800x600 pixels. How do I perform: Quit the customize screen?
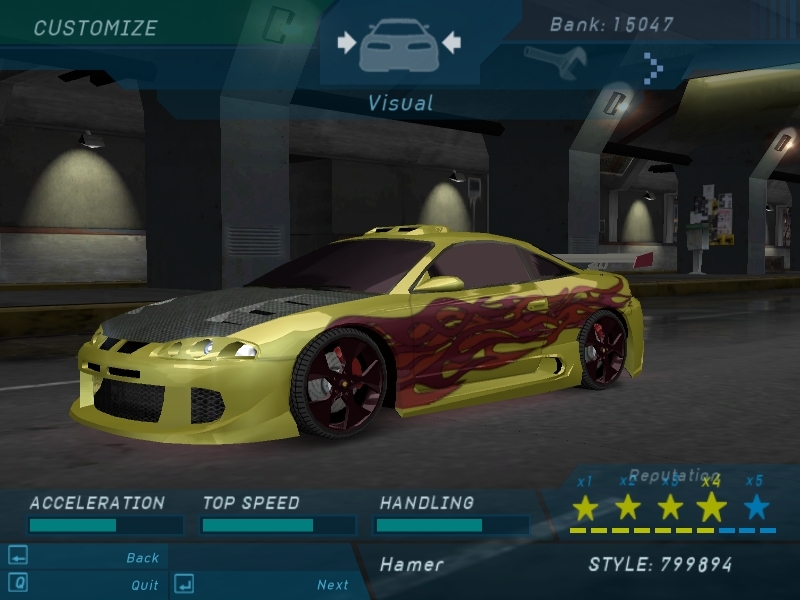click(x=144, y=585)
